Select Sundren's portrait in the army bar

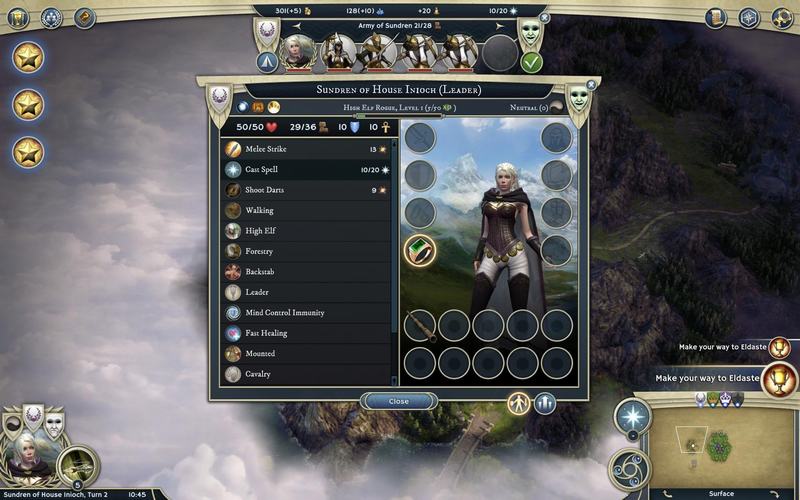coord(299,53)
